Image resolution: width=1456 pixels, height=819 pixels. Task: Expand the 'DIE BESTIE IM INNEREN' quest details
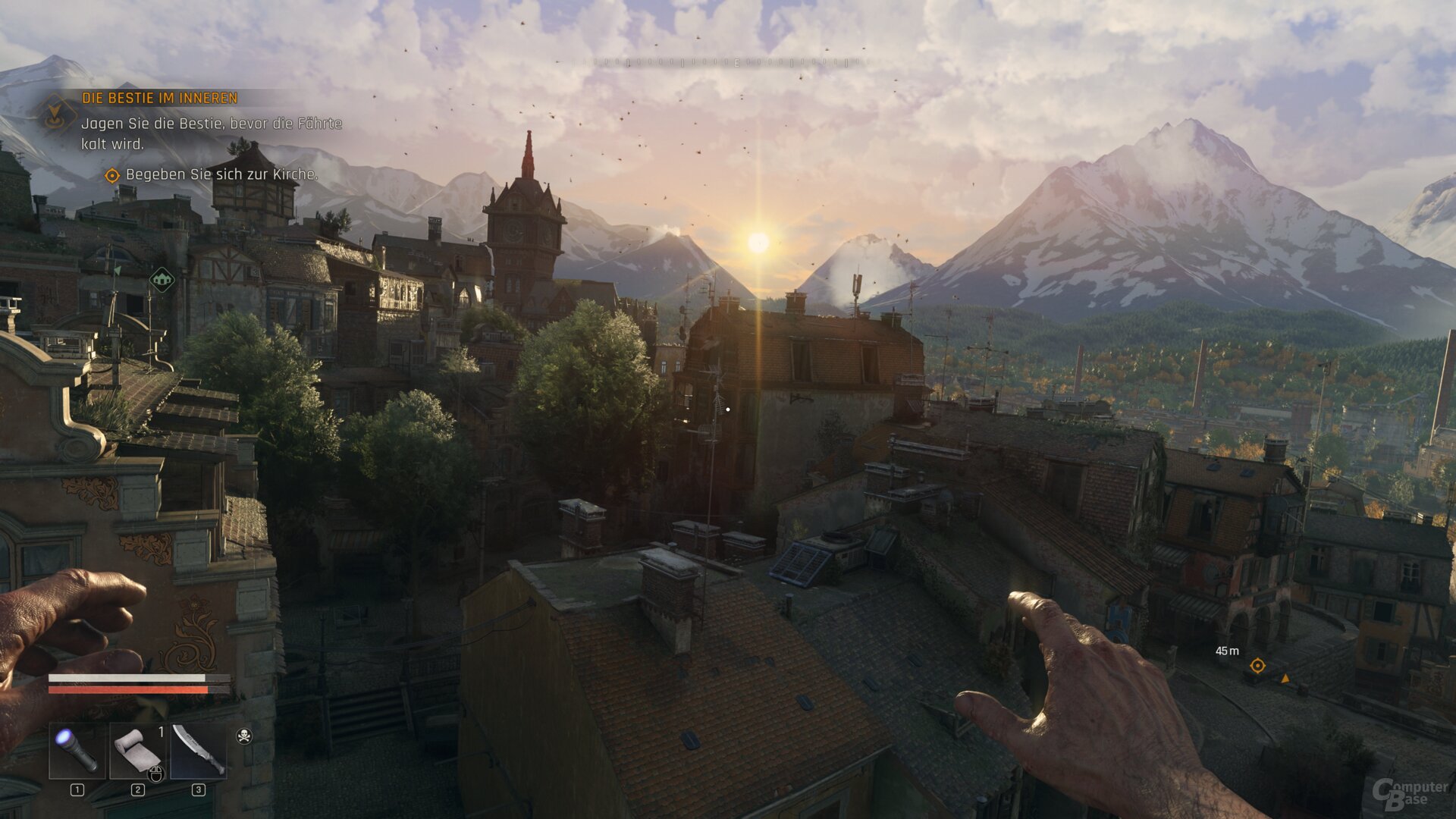tap(159, 97)
